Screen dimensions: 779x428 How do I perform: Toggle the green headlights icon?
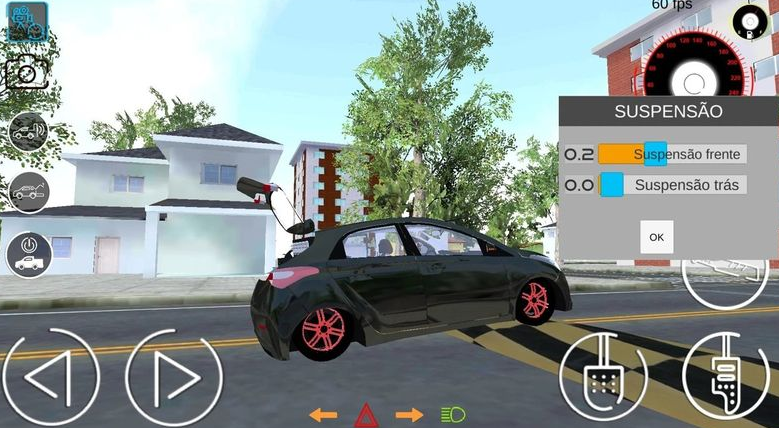pyautogui.click(x=453, y=414)
